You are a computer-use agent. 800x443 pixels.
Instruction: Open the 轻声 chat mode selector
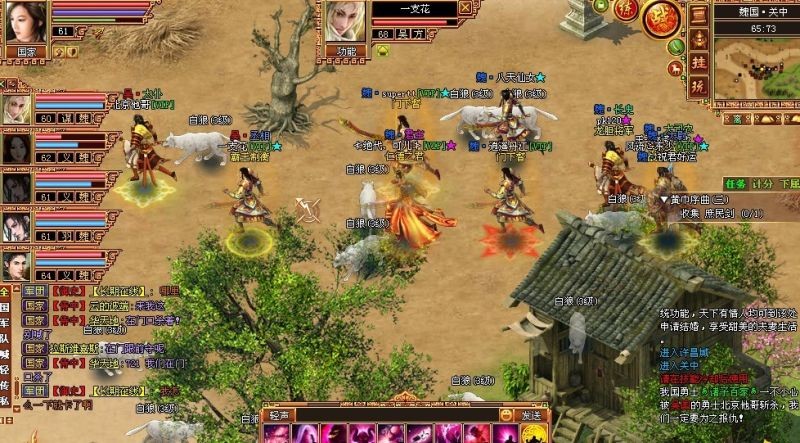point(278,415)
